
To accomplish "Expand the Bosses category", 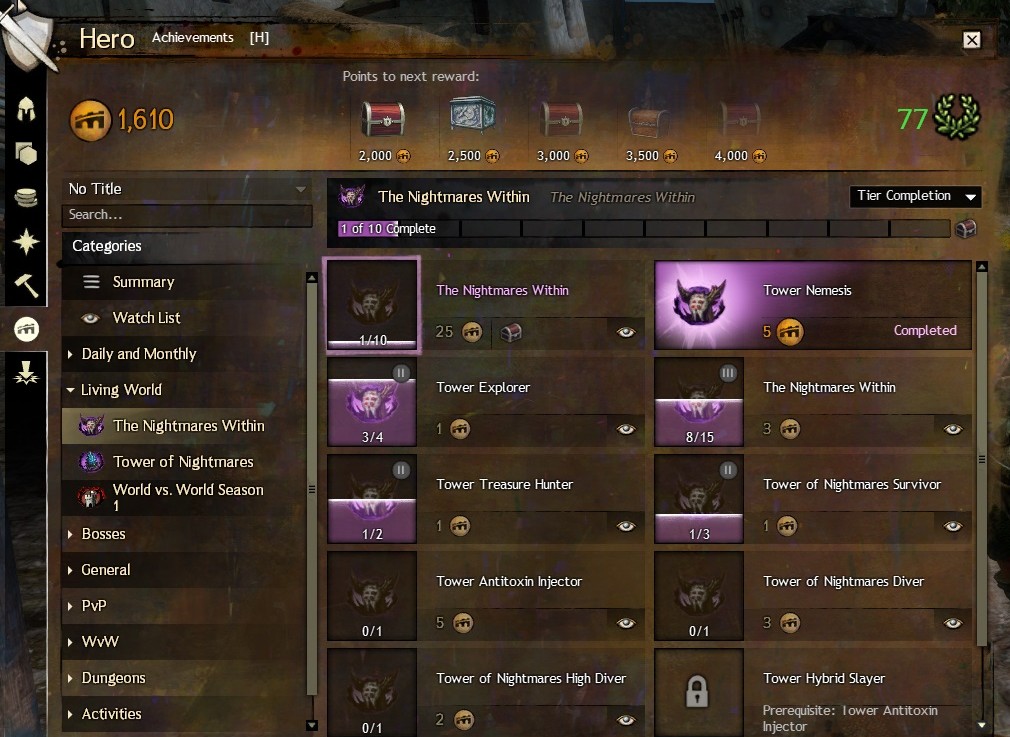I will point(104,534).
